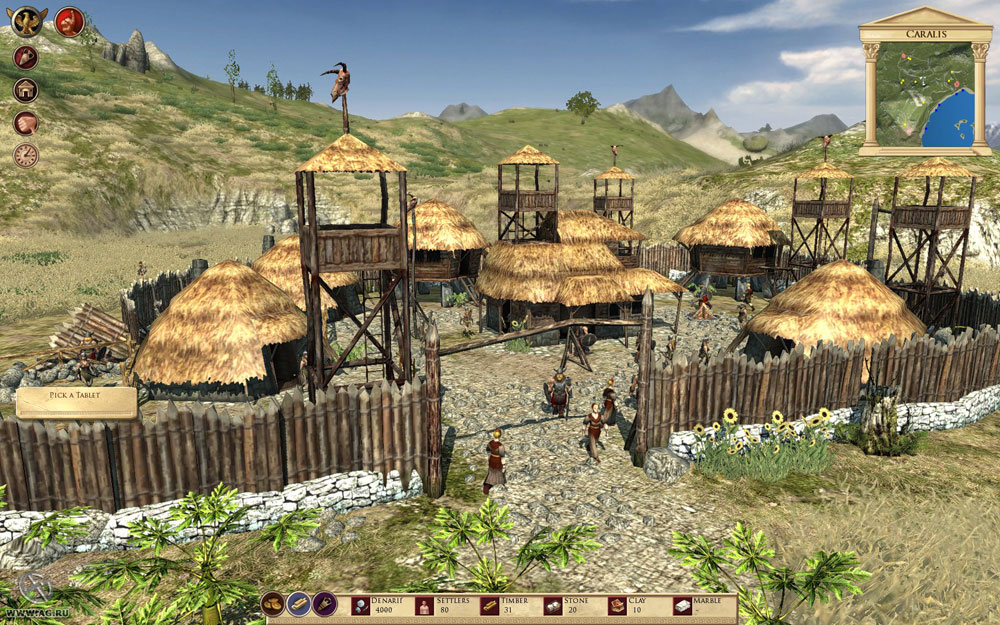Image resolution: width=1000 pixels, height=625 pixels.
Task: Click the Pick a Tablet button
Action: (77, 402)
